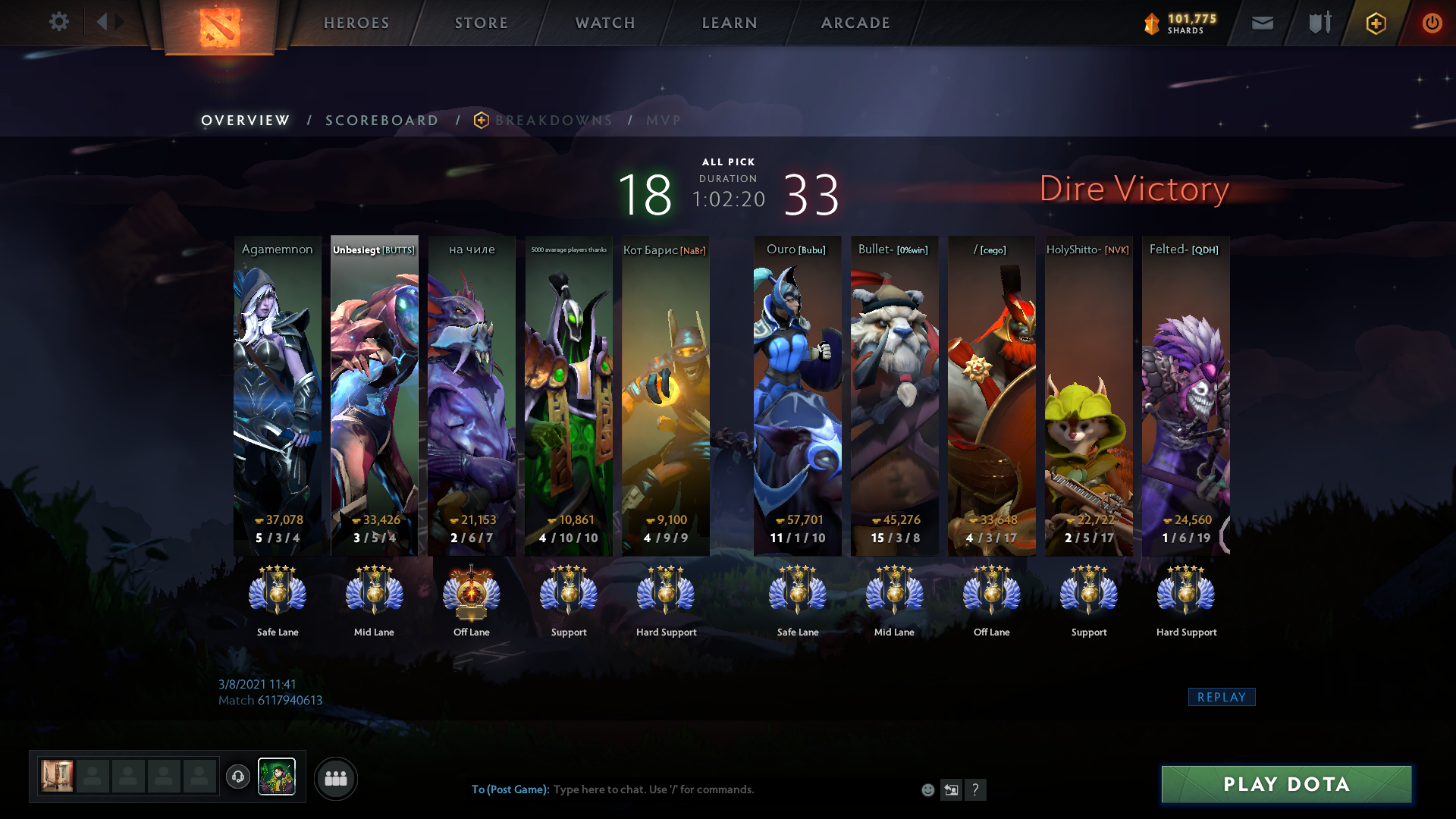Open the Arcade menu
1456x819 pixels.
click(x=855, y=23)
